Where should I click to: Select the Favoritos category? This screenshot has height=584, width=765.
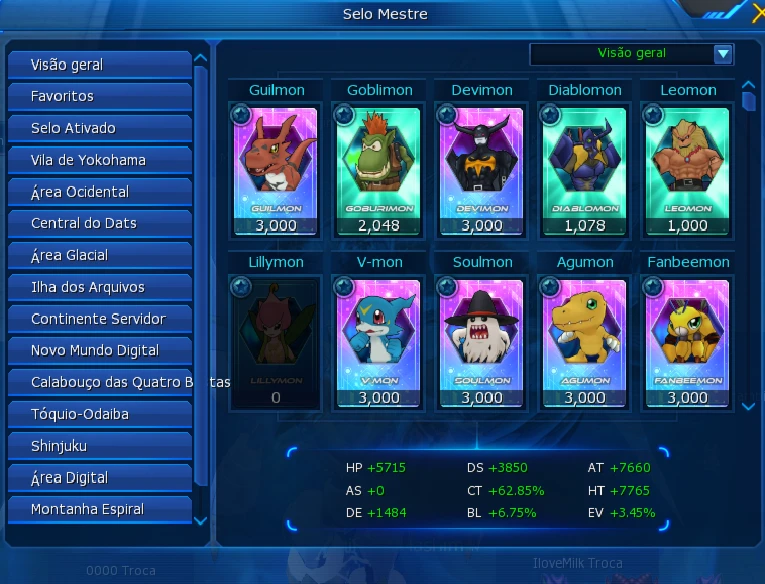[99, 97]
